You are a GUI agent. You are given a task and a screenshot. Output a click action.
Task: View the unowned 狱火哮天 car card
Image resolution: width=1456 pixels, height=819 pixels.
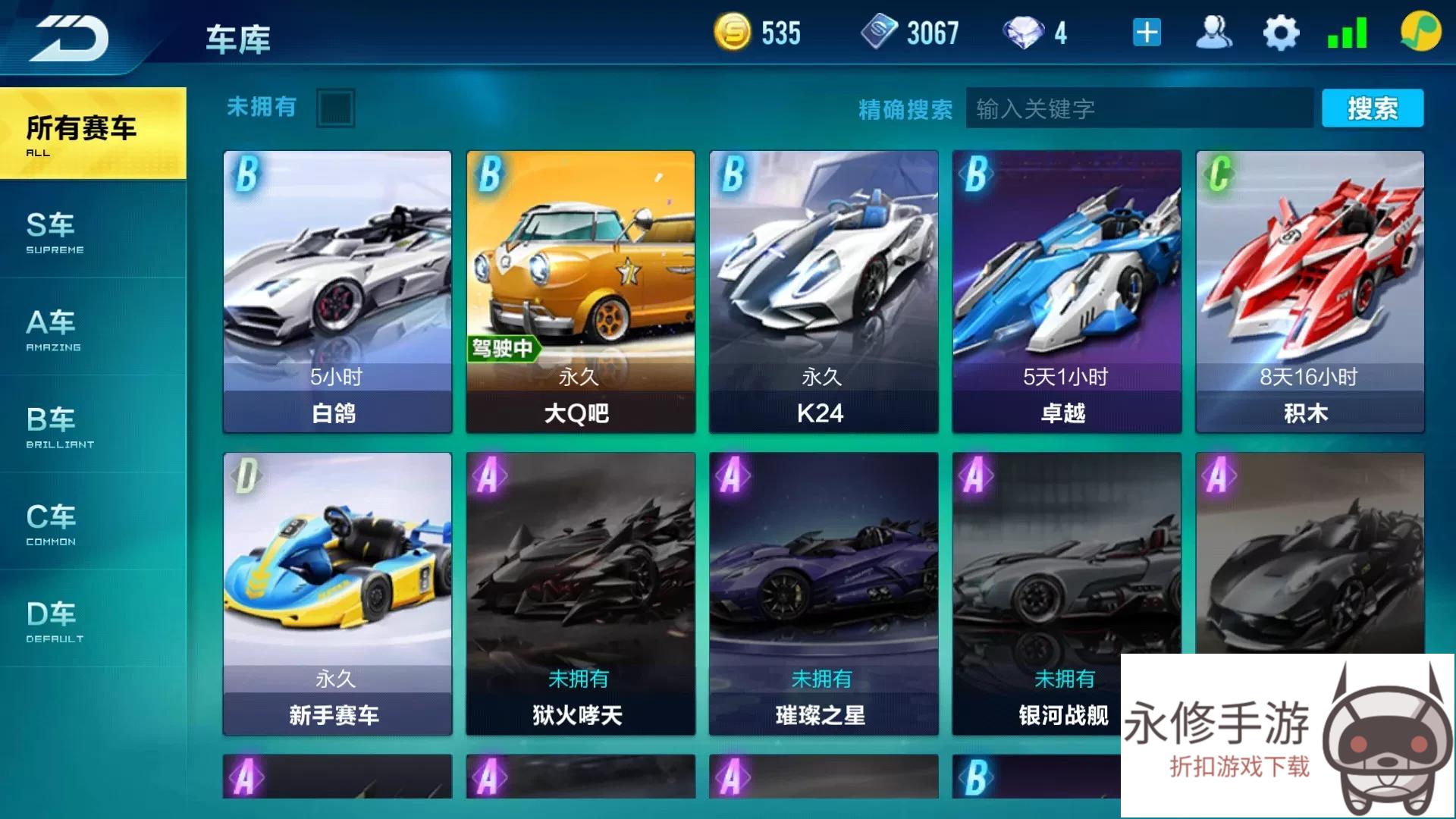(580, 594)
